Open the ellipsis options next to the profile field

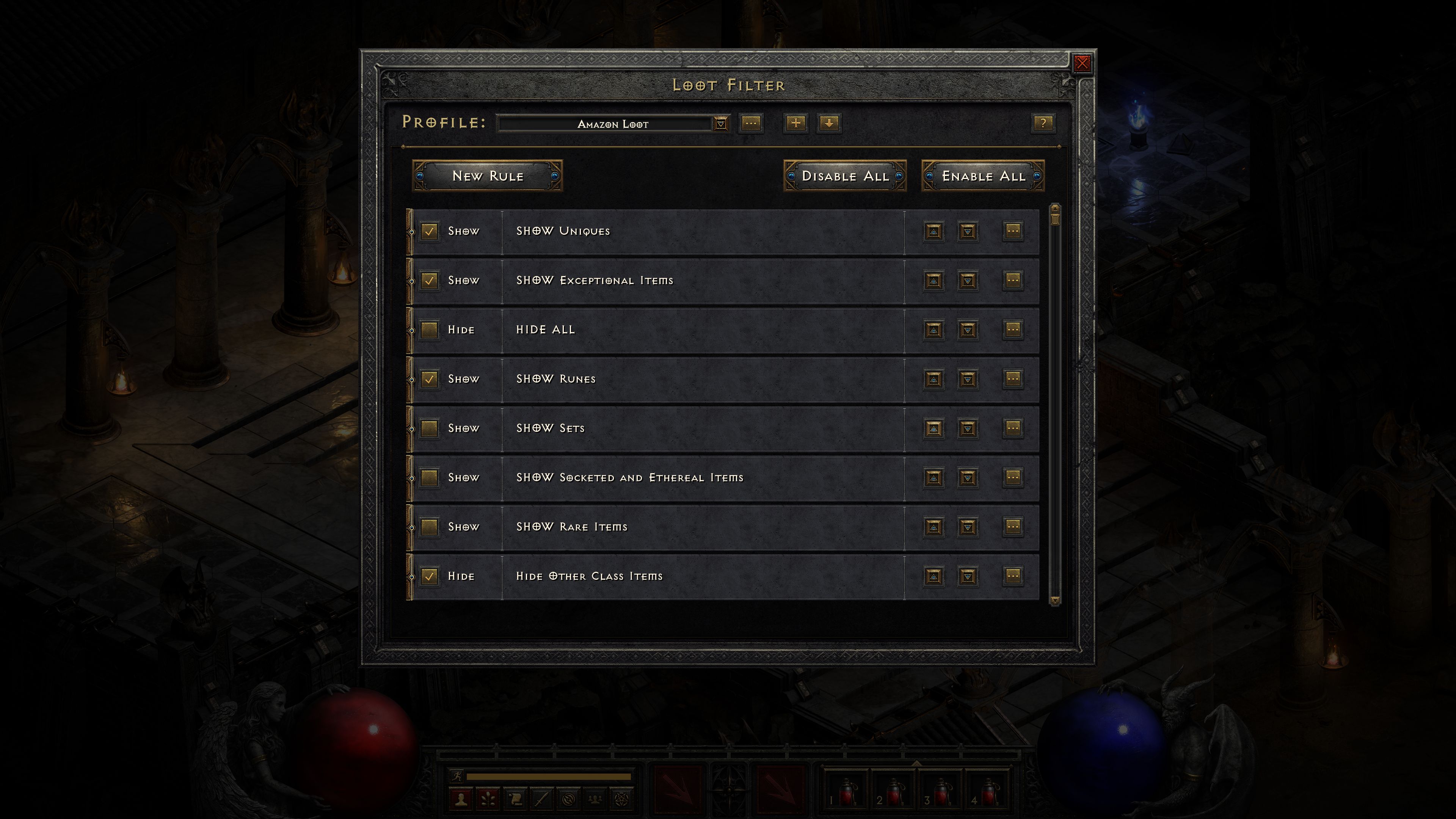click(x=752, y=124)
